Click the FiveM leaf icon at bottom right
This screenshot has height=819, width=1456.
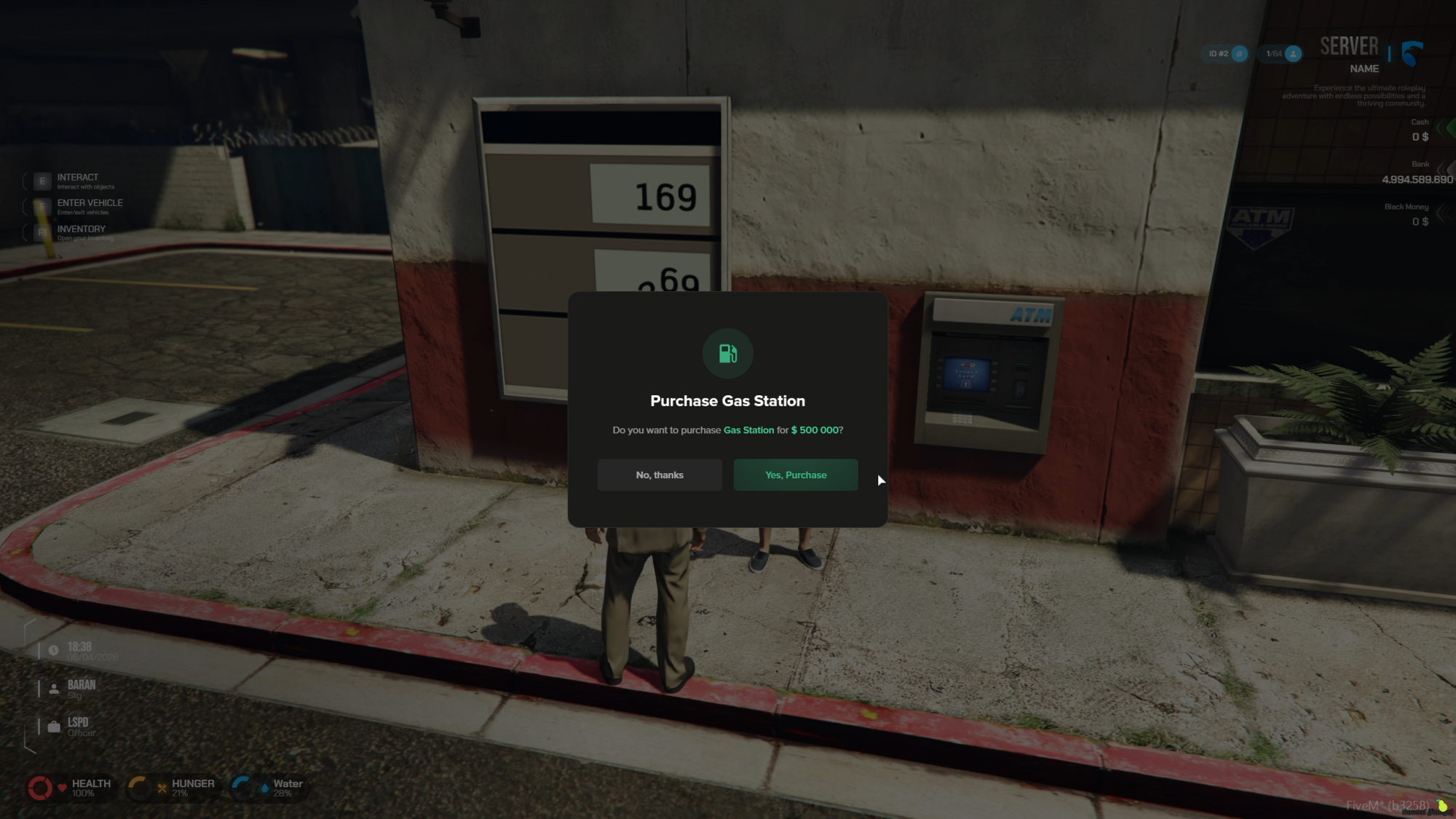coord(1444,805)
